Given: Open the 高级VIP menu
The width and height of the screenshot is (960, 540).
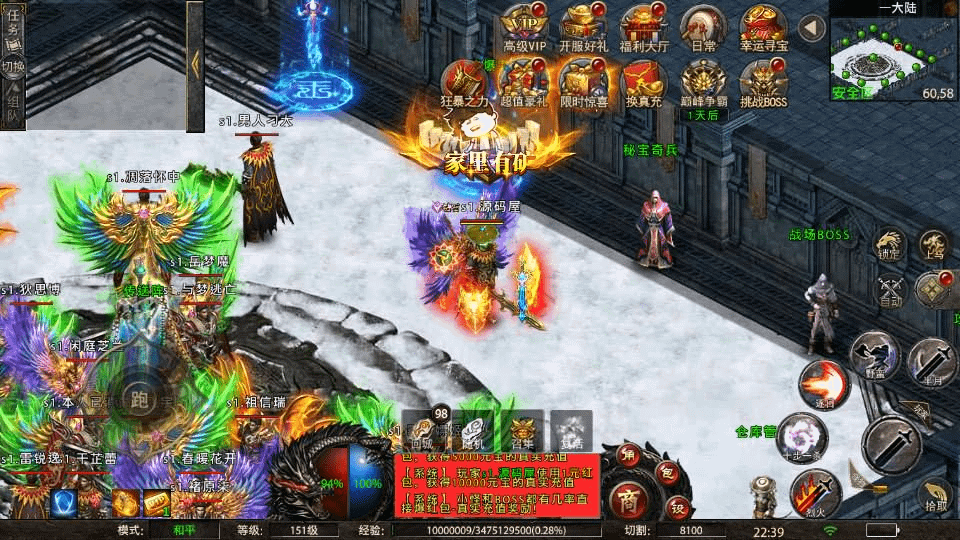Looking at the screenshot, I should click(x=527, y=27).
